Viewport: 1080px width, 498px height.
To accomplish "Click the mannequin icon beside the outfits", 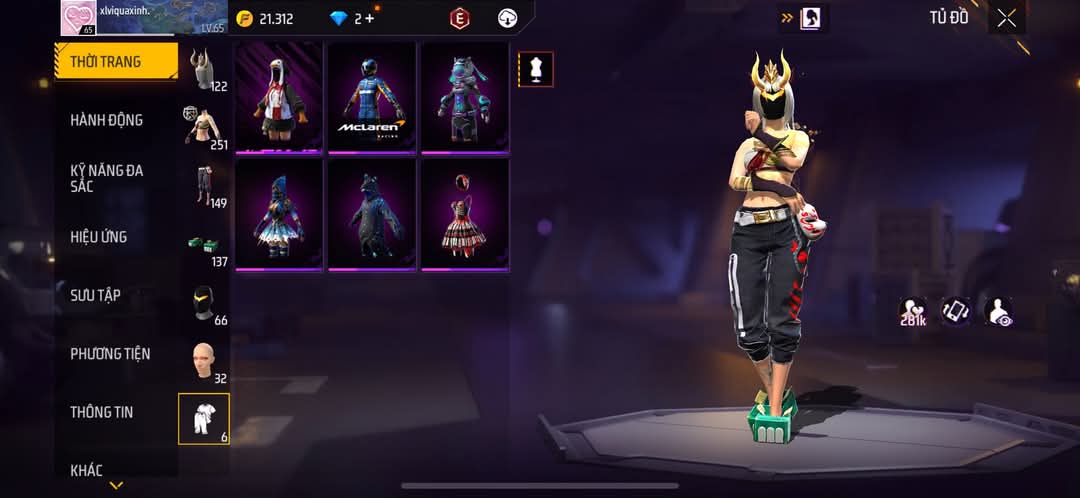I will pos(535,69).
